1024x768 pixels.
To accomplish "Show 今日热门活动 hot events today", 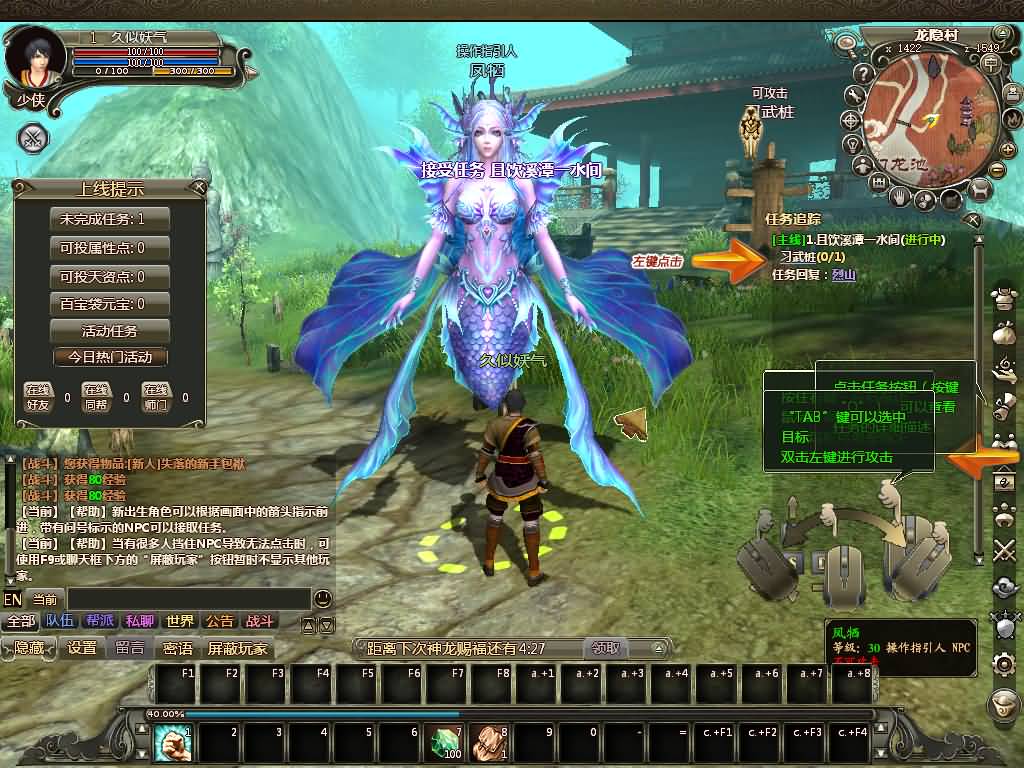I will click(109, 357).
